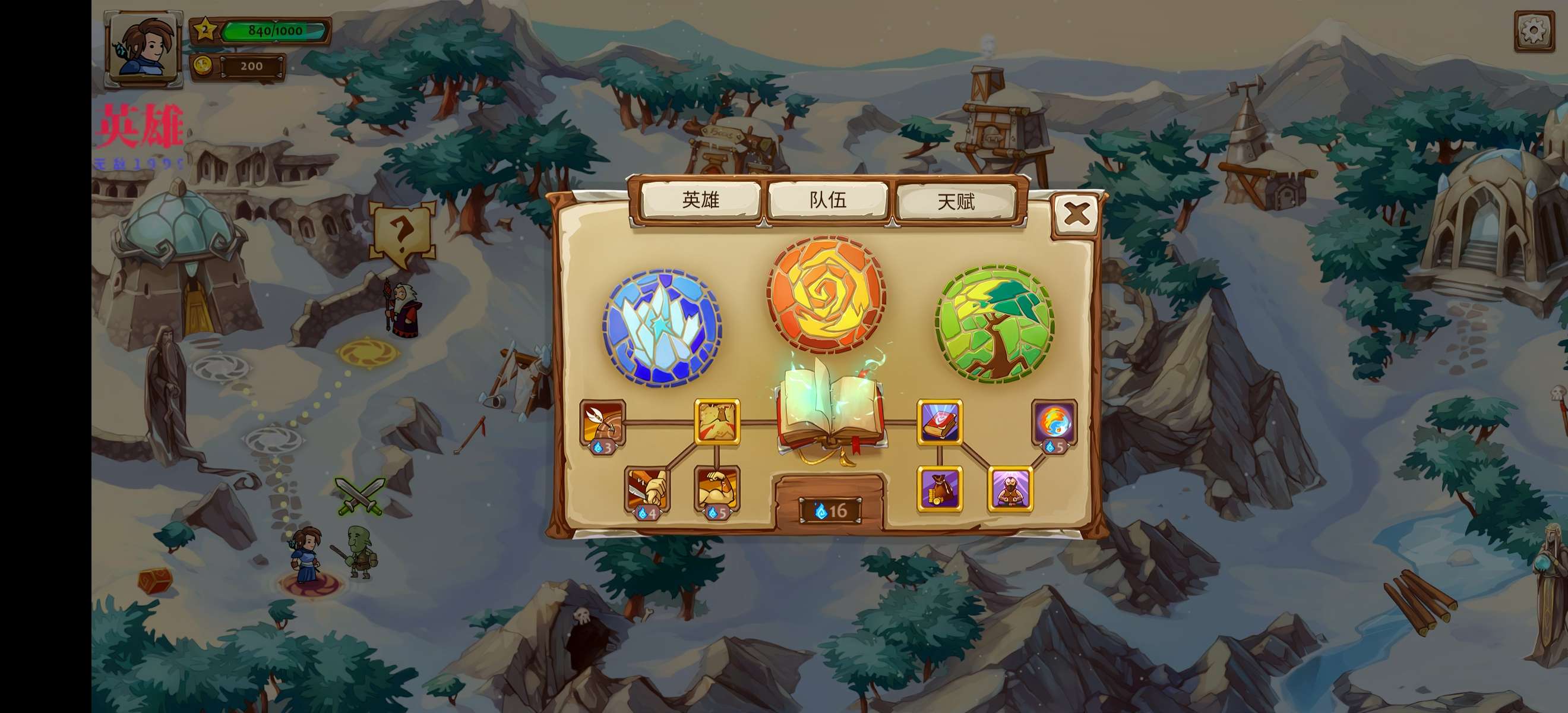Viewport: 1568px width, 713px height.
Task: Open the hero portrait profile
Action: point(144,48)
